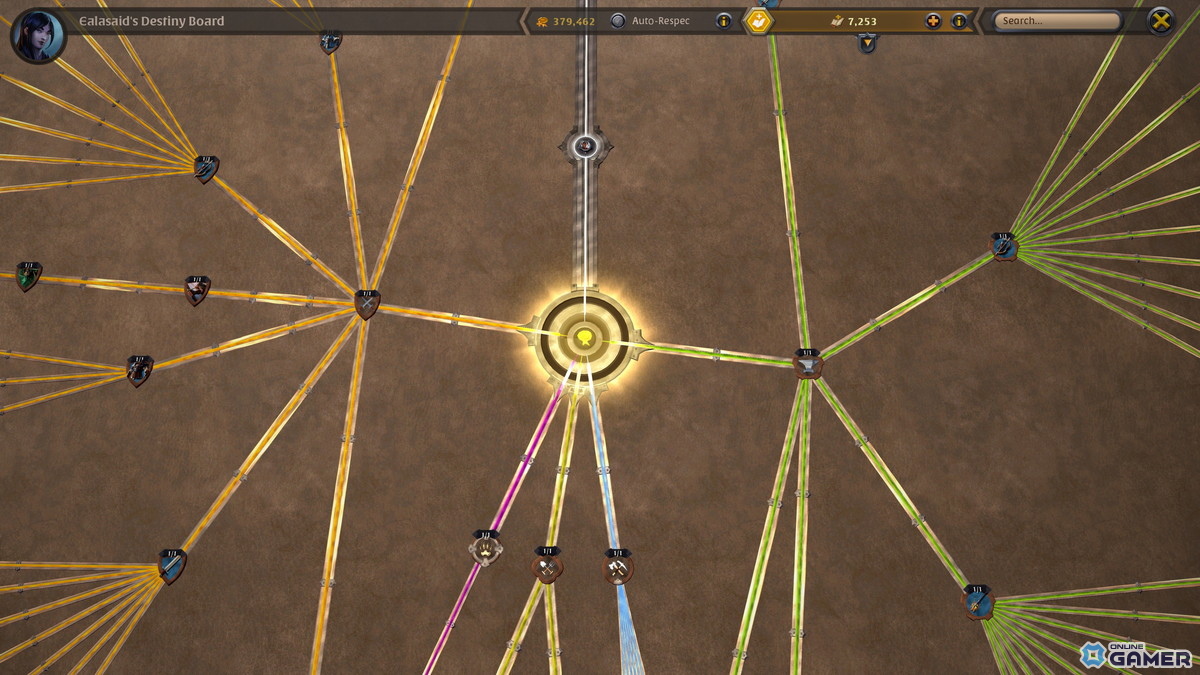Click the gold hexagon learning points icon
Image resolution: width=1200 pixels, height=675 pixels.
(x=760, y=21)
